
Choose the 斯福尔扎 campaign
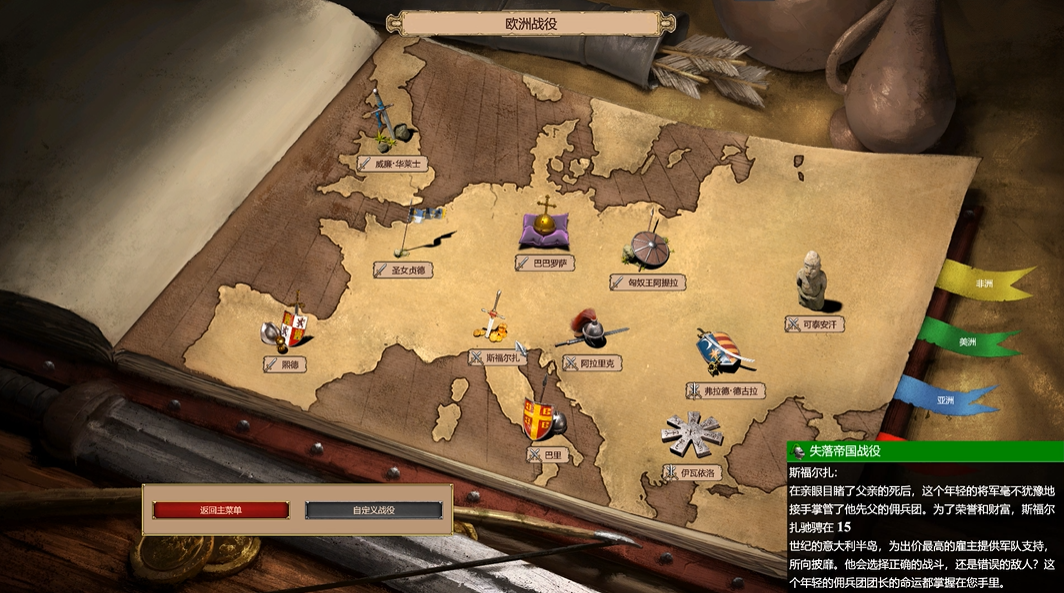click(496, 356)
